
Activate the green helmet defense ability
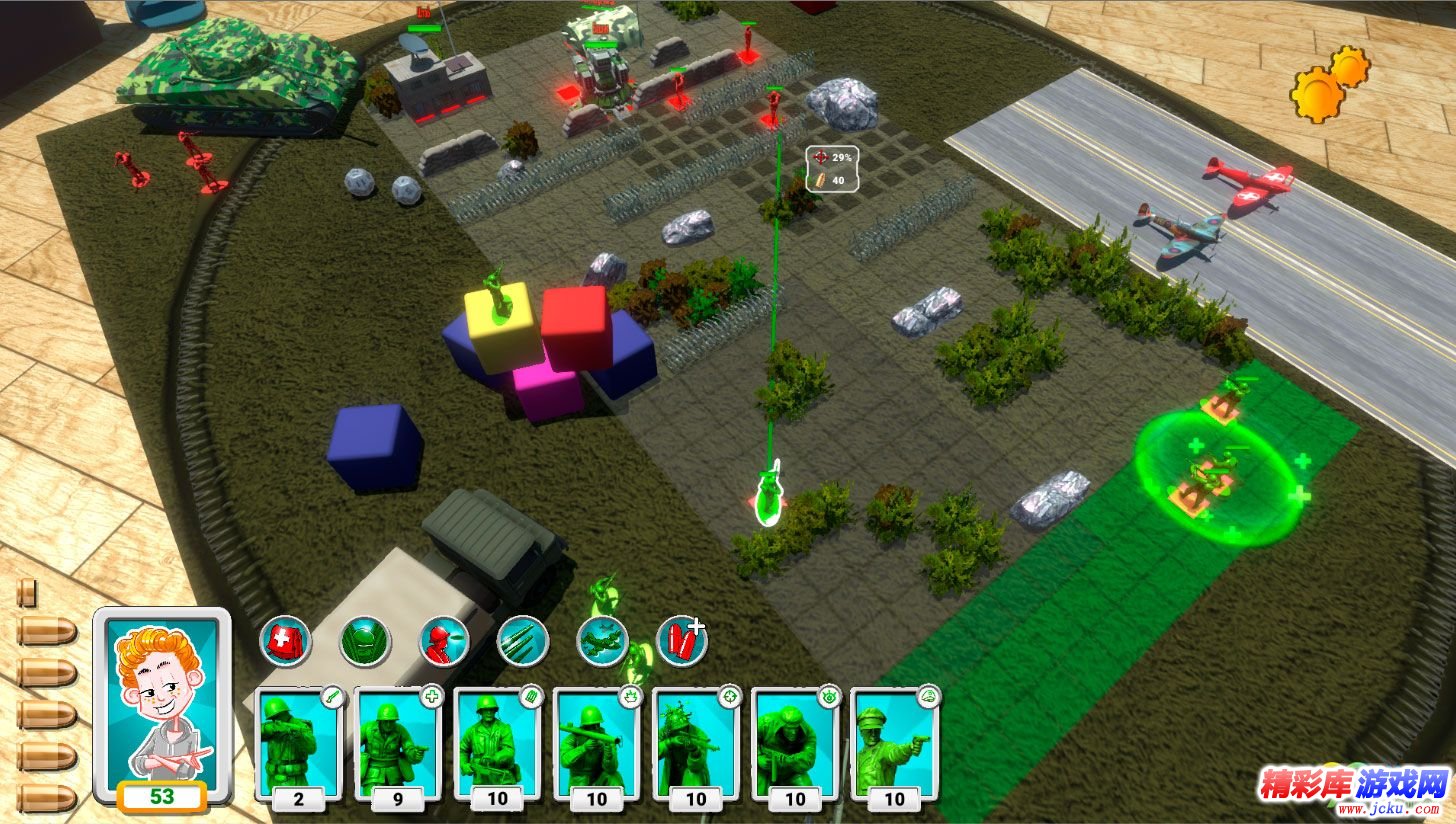(364, 640)
